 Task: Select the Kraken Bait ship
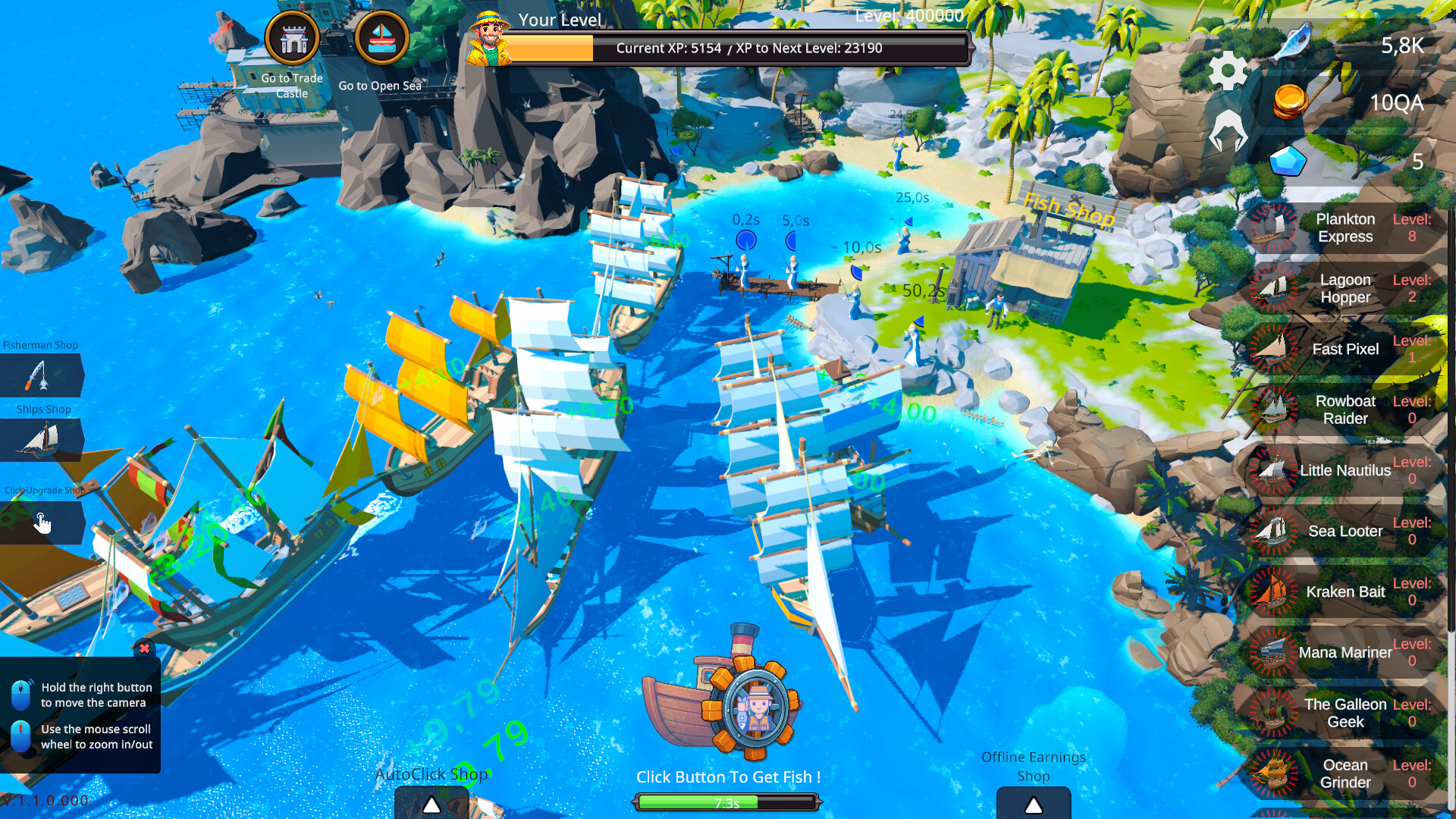[1344, 591]
